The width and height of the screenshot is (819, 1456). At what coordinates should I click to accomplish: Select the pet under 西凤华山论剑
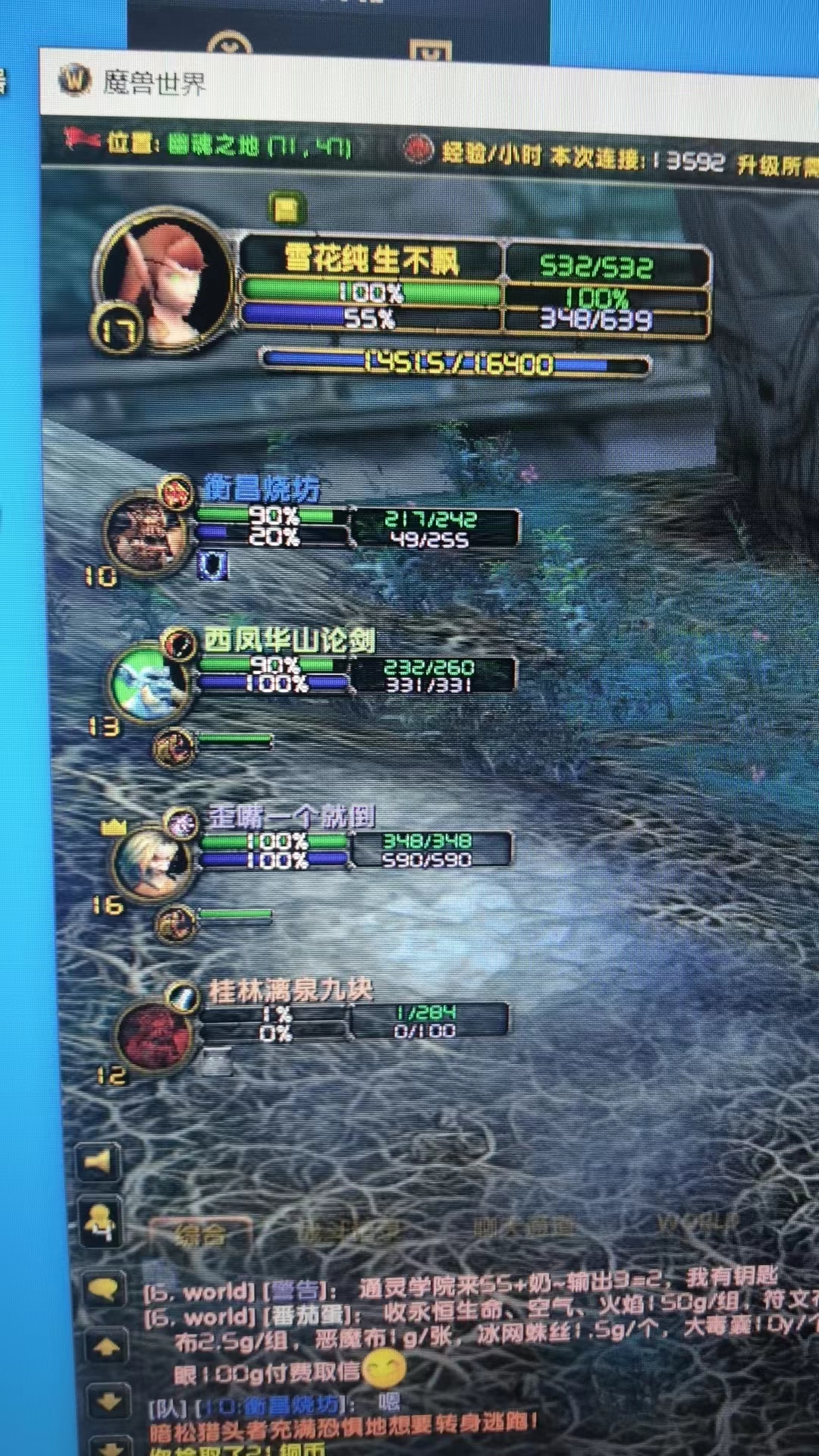[x=174, y=748]
